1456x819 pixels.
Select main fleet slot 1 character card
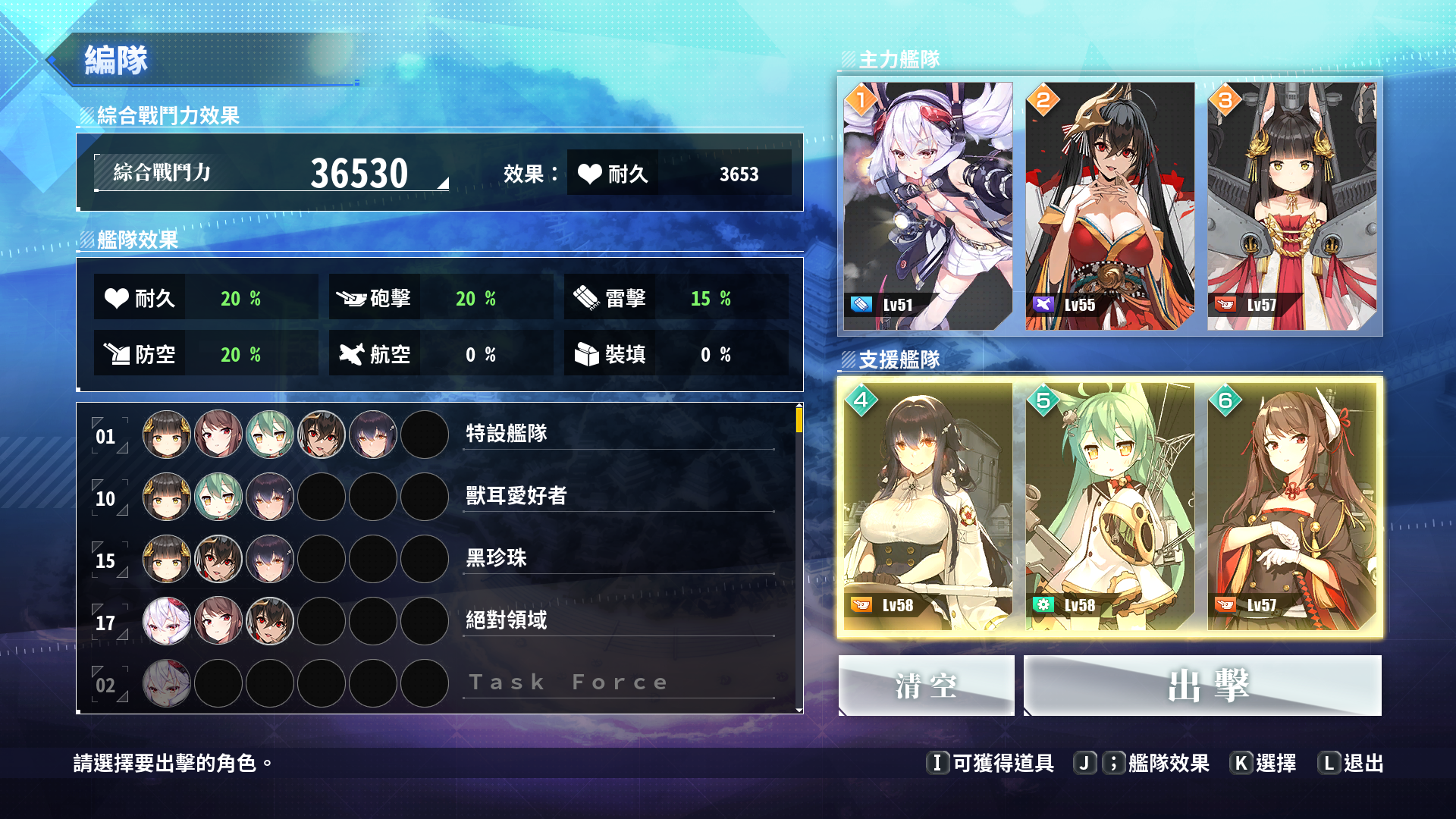coord(927,206)
